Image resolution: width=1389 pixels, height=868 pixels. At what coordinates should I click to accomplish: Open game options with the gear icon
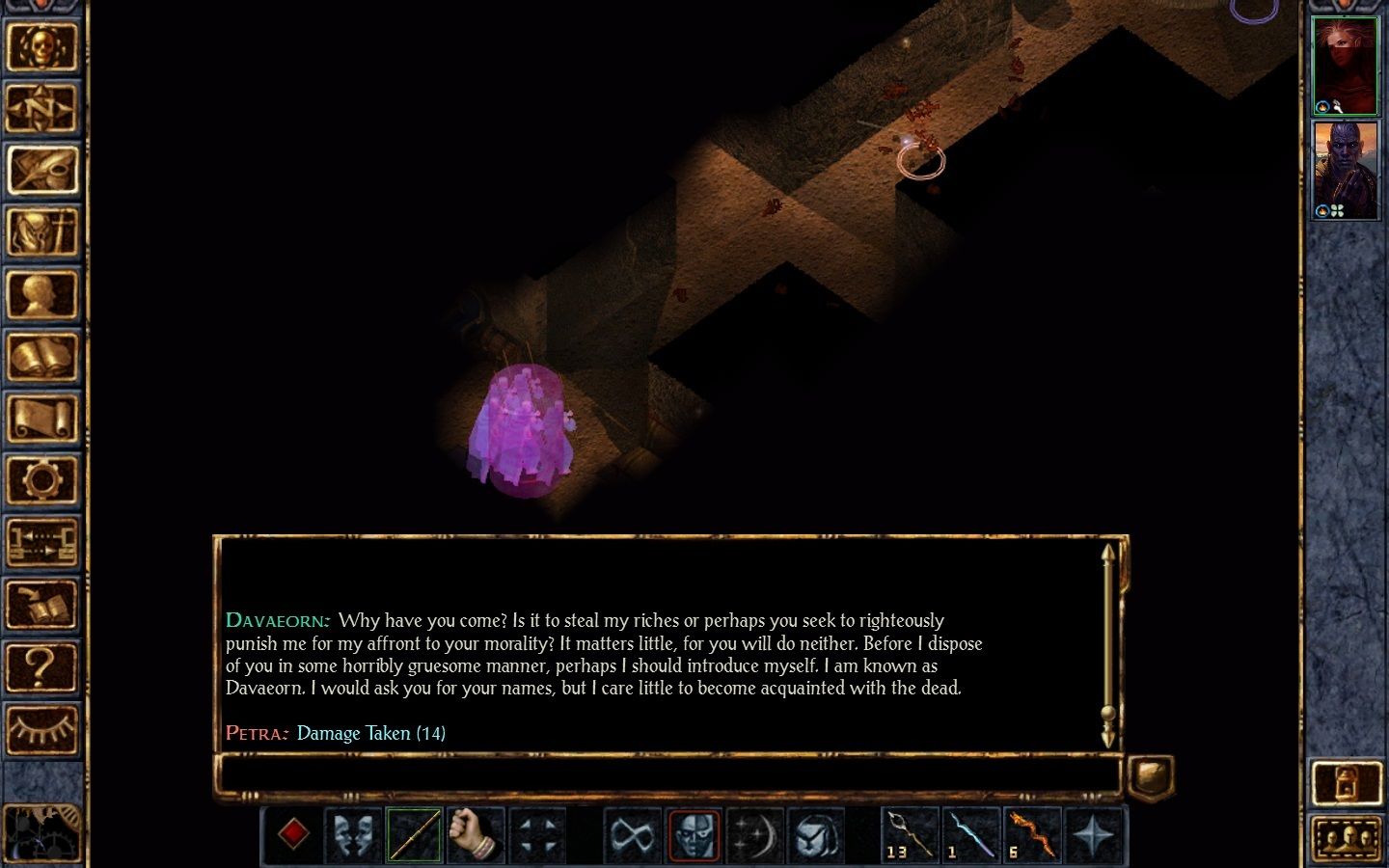coord(41,480)
